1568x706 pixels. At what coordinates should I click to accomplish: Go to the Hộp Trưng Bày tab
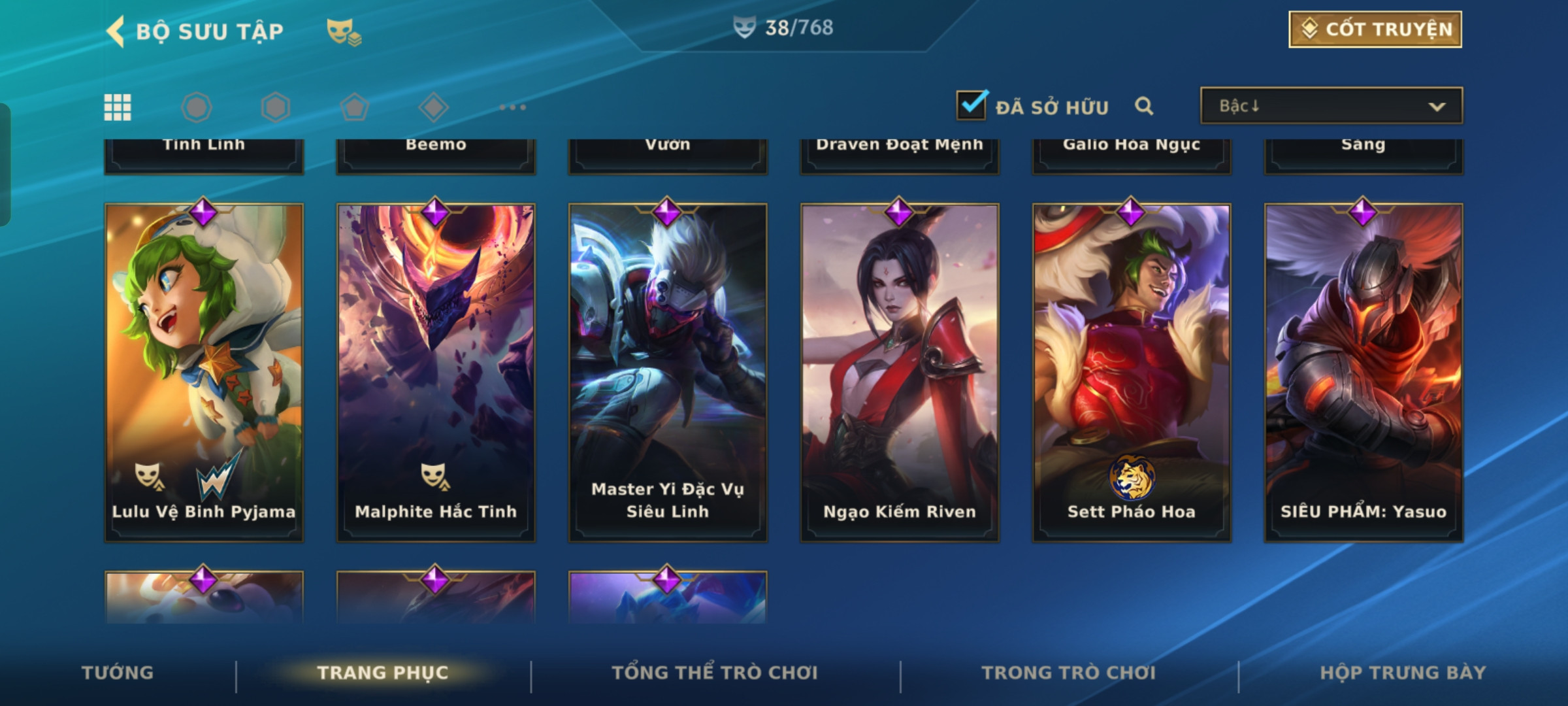[x=1403, y=673]
